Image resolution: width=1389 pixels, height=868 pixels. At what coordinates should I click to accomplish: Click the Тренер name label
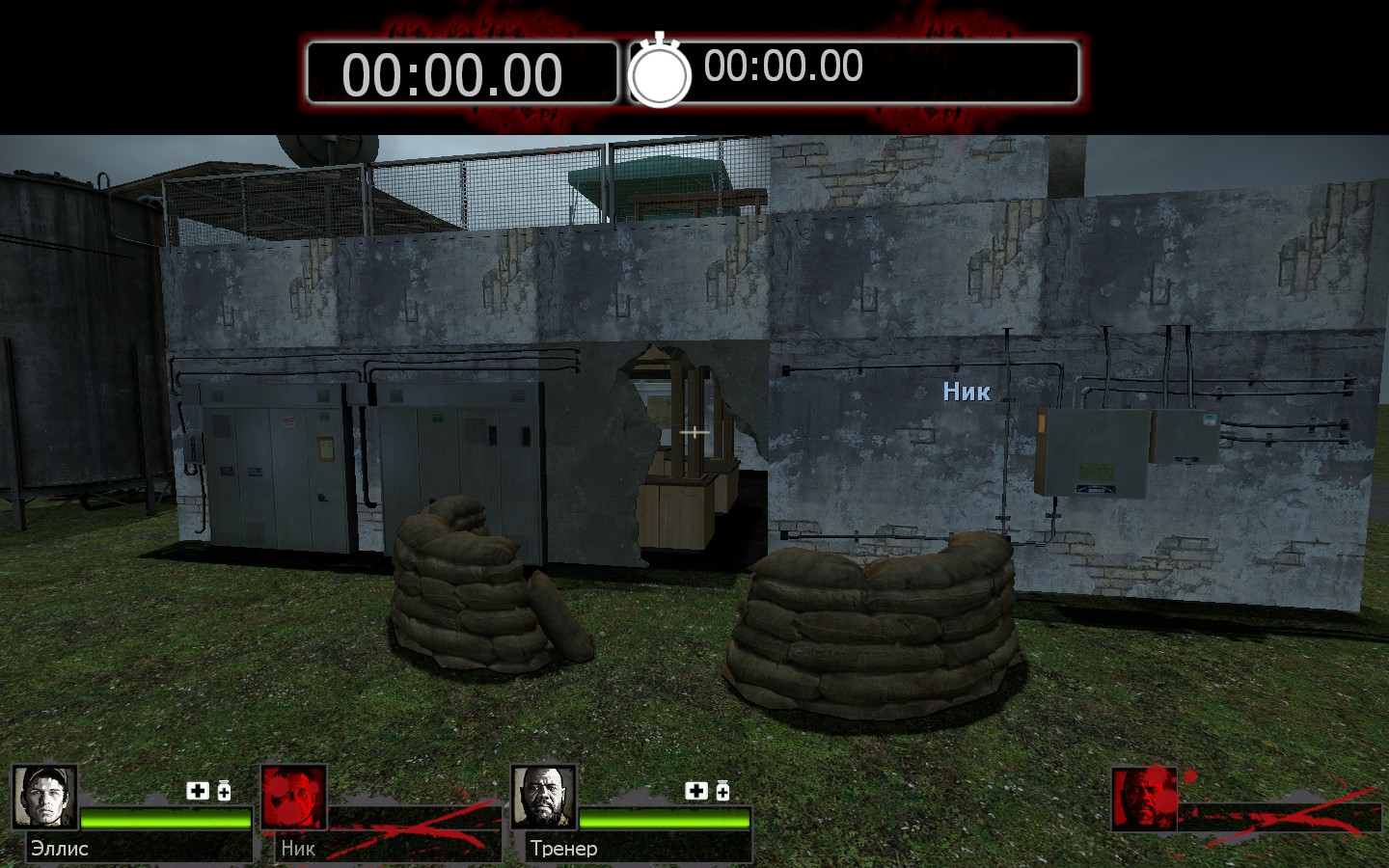[563, 849]
